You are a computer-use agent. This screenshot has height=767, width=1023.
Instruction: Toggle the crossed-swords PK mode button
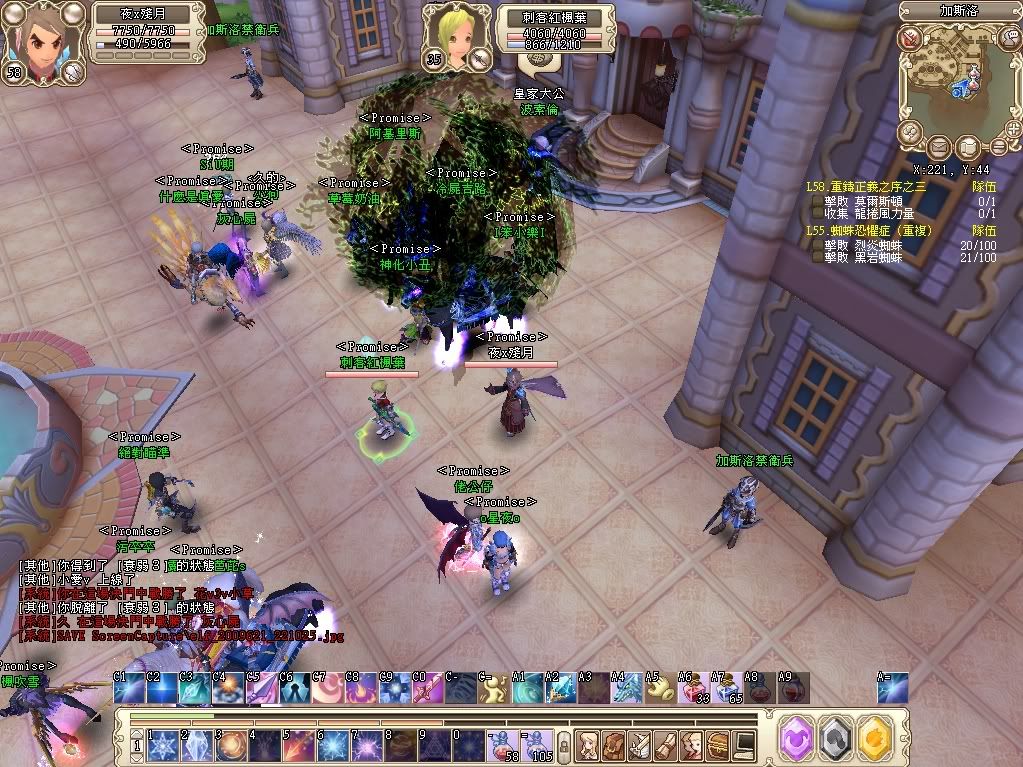(909, 39)
